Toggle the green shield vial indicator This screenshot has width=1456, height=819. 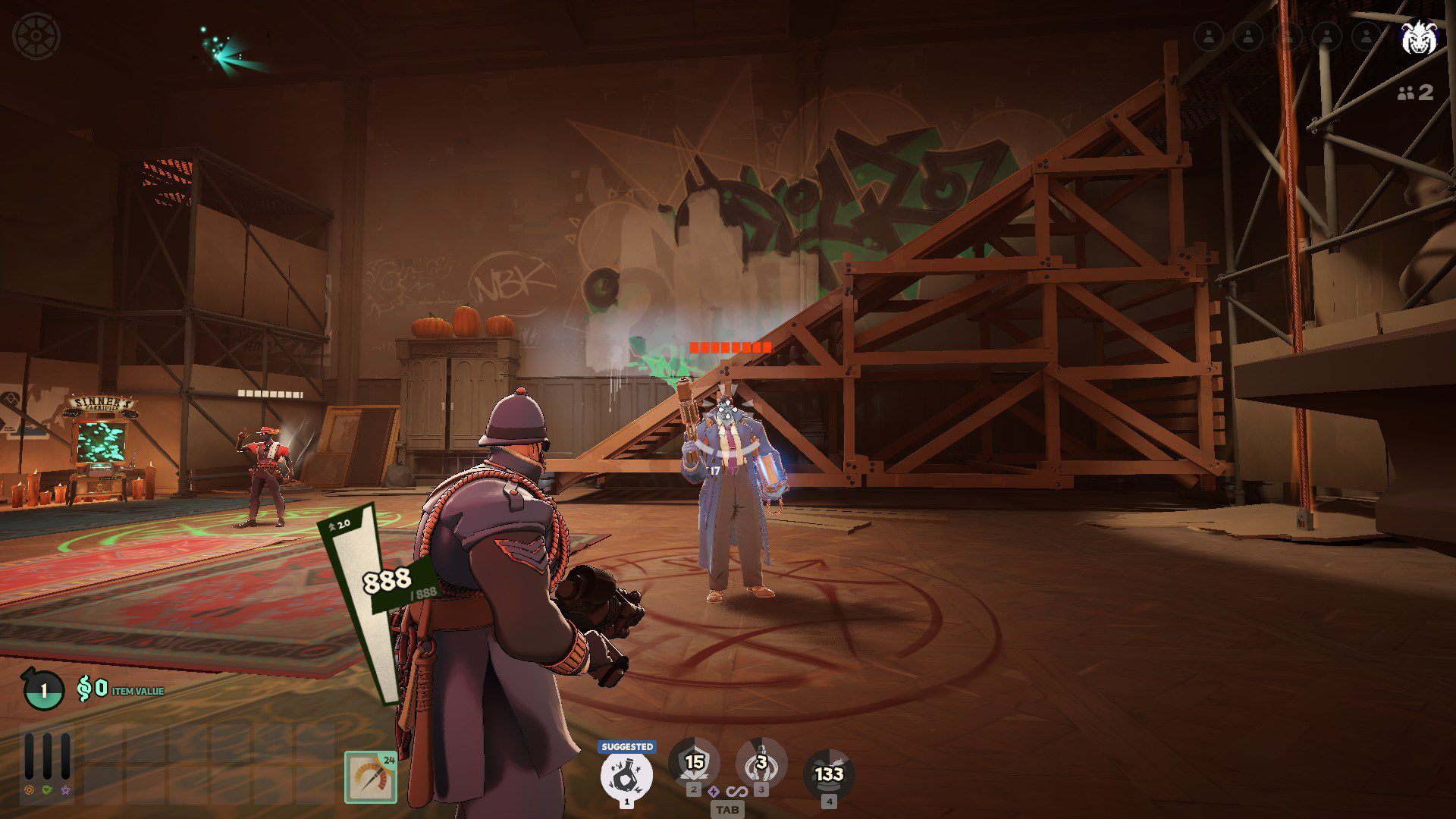pos(47,790)
